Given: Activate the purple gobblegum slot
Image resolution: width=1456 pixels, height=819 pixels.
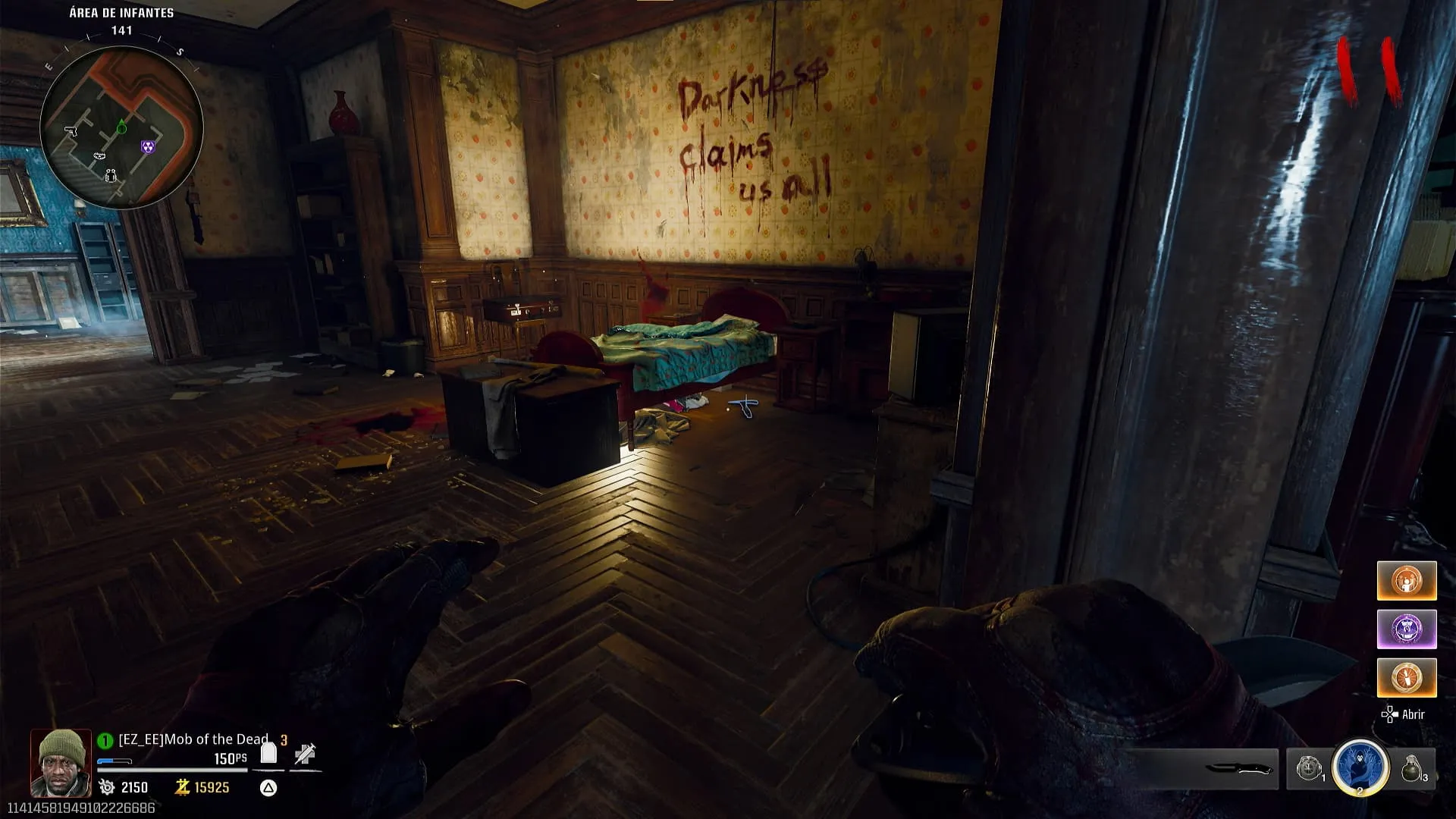Looking at the screenshot, I should click(x=1407, y=629).
